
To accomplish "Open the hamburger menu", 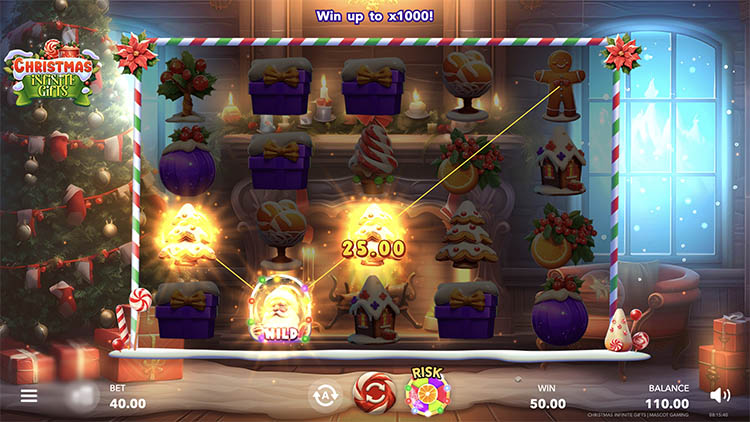I will point(29,396).
